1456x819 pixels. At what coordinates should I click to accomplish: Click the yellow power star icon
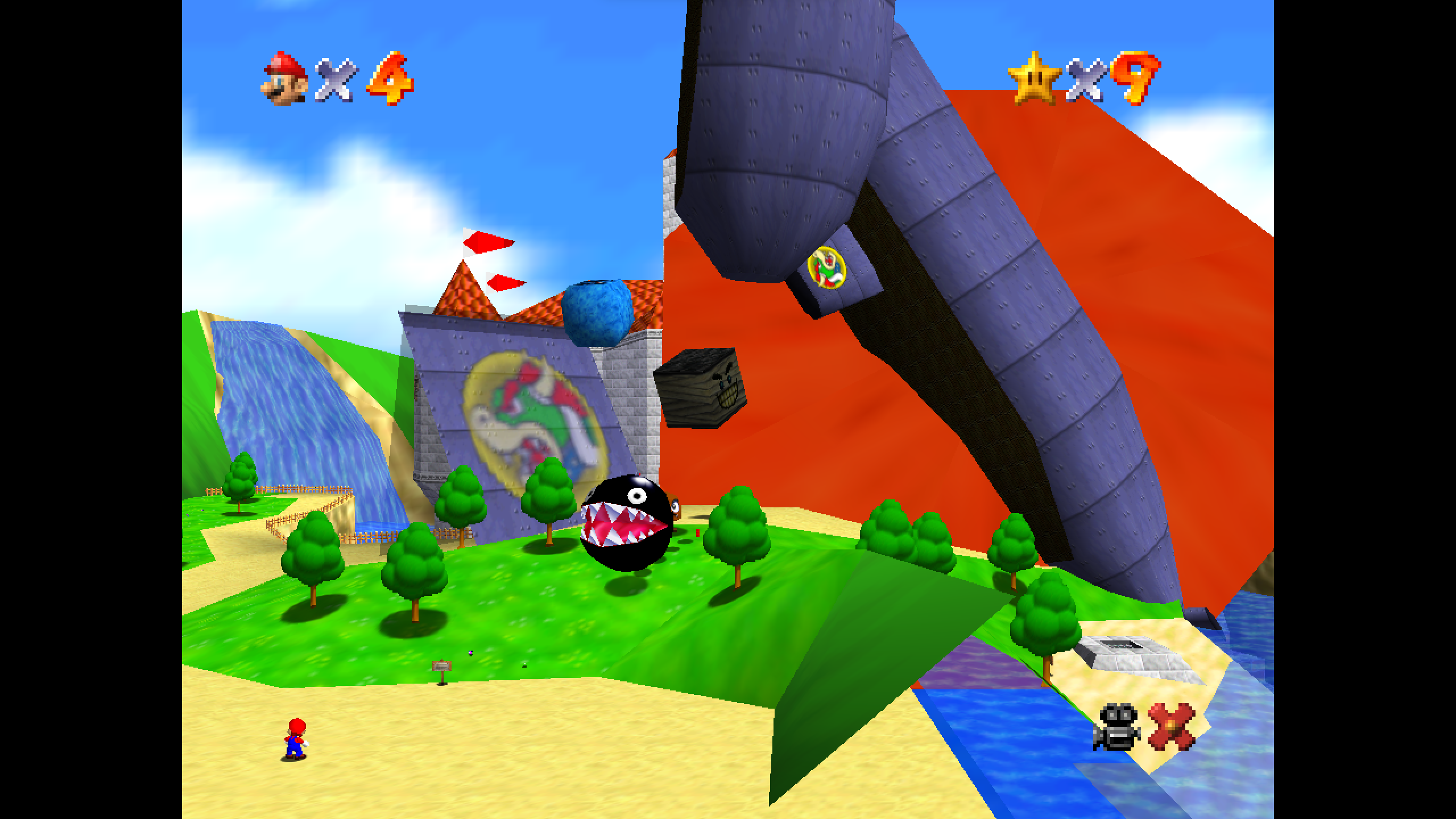point(1033,78)
